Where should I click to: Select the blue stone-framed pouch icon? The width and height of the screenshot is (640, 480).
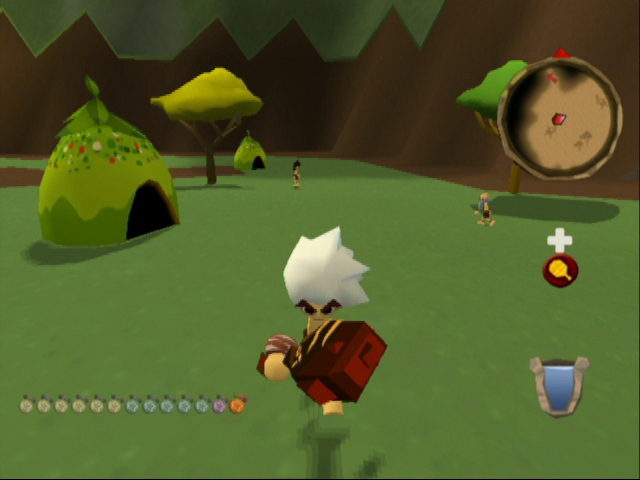pos(558,385)
